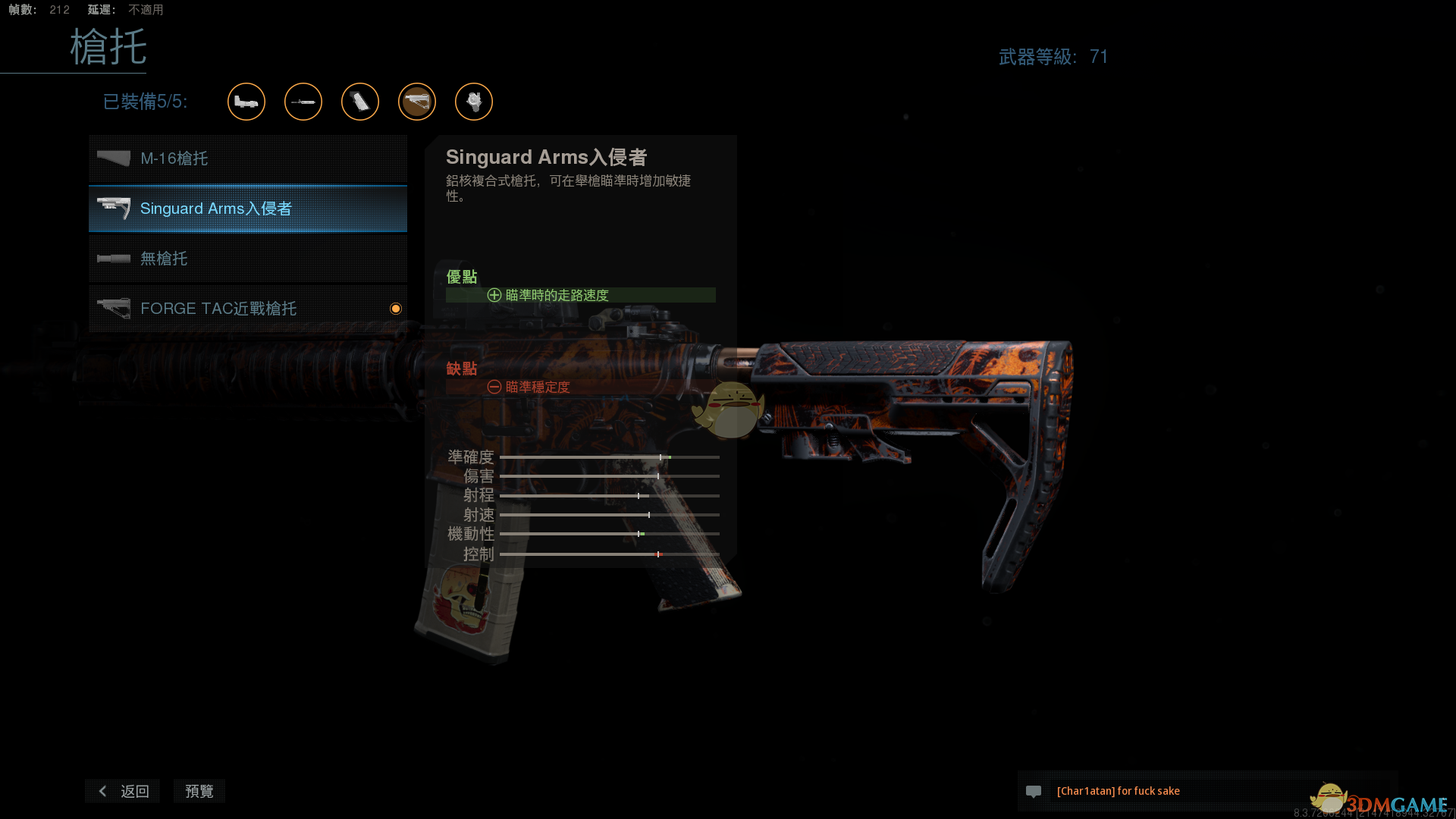Select the equipped barrel attachment icon
The width and height of the screenshot is (1456, 819).
303,102
